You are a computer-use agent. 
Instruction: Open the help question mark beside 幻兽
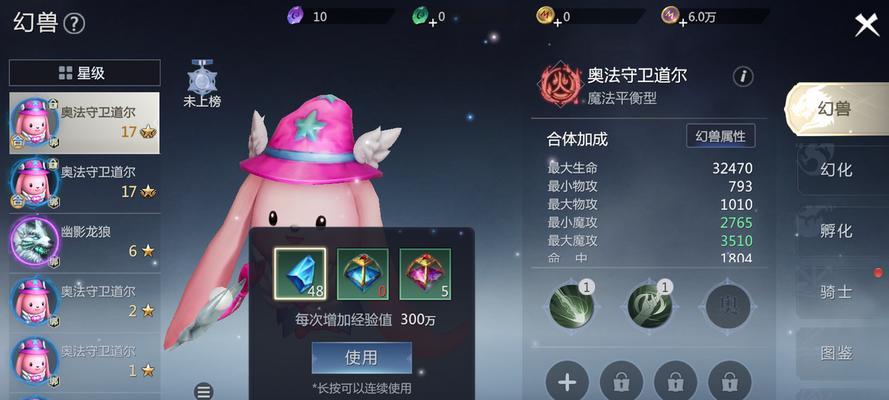74,24
